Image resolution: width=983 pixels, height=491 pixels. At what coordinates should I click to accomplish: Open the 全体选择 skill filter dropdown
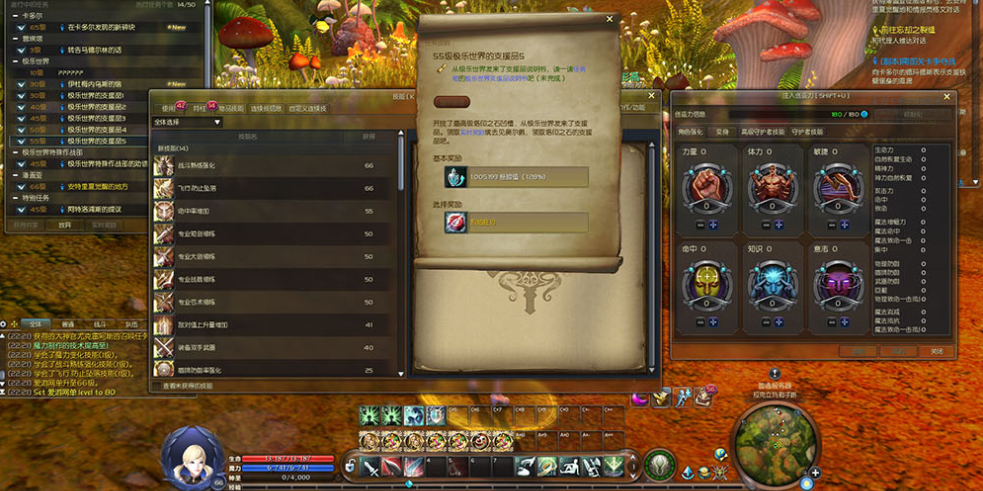(187, 122)
